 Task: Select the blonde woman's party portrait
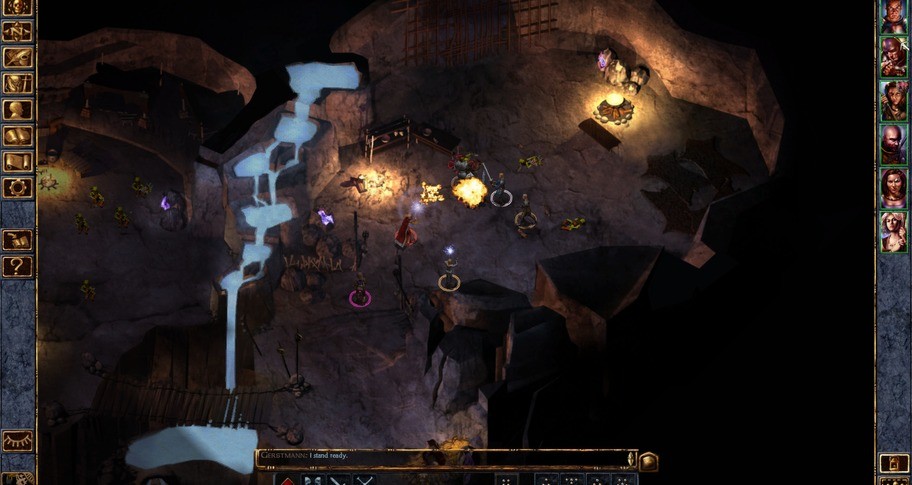click(x=893, y=232)
